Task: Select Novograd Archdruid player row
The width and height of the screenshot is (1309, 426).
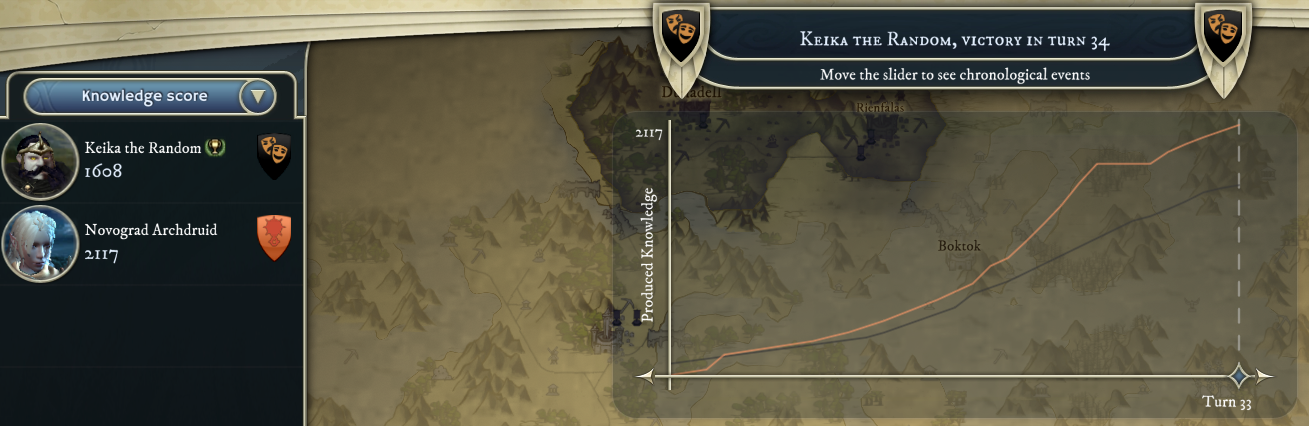Action: click(150, 242)
